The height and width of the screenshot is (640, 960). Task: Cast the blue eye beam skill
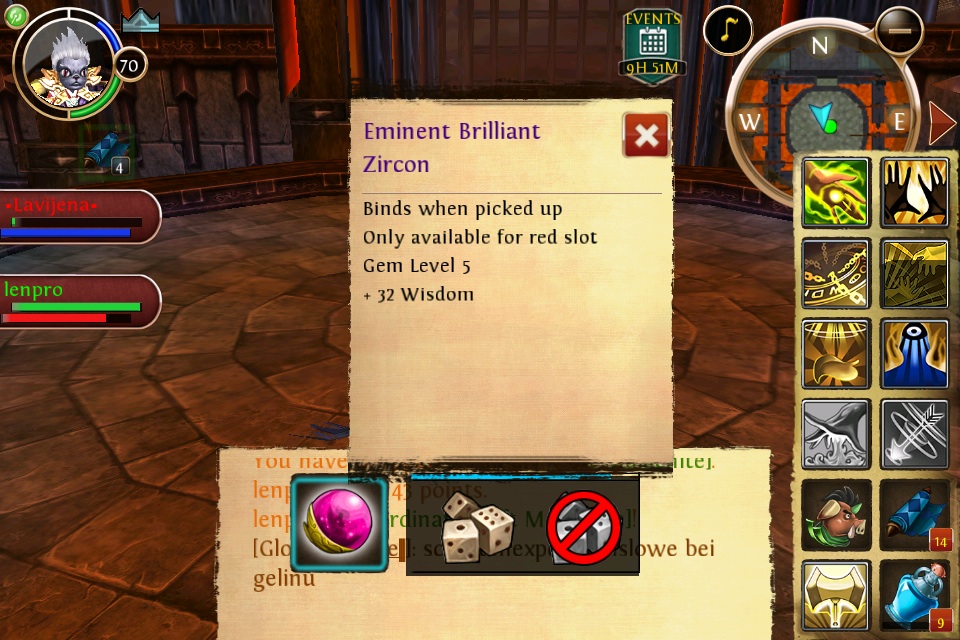[915, 354]
